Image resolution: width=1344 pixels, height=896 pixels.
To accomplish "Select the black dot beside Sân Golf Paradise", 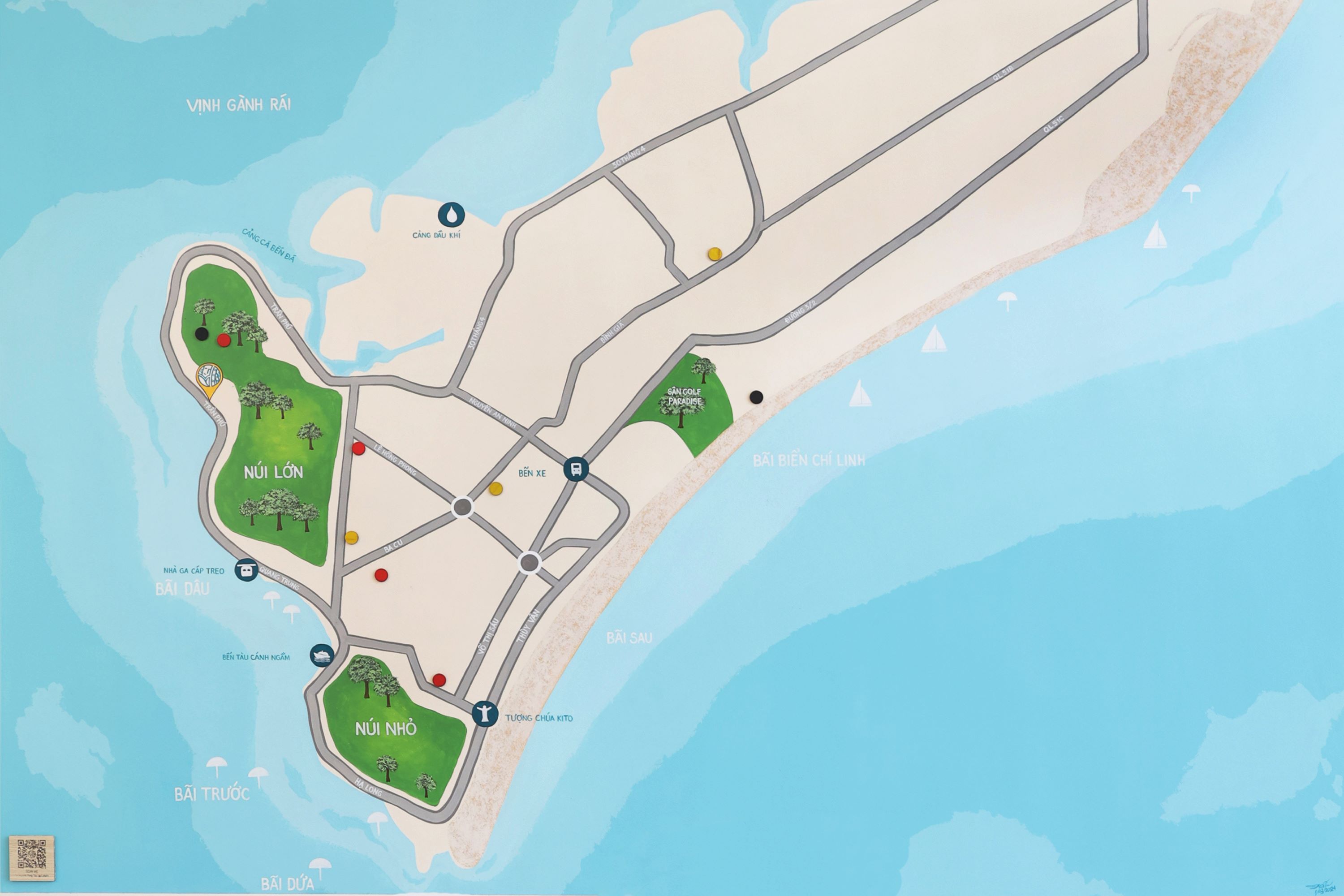I will click(756, 396).
